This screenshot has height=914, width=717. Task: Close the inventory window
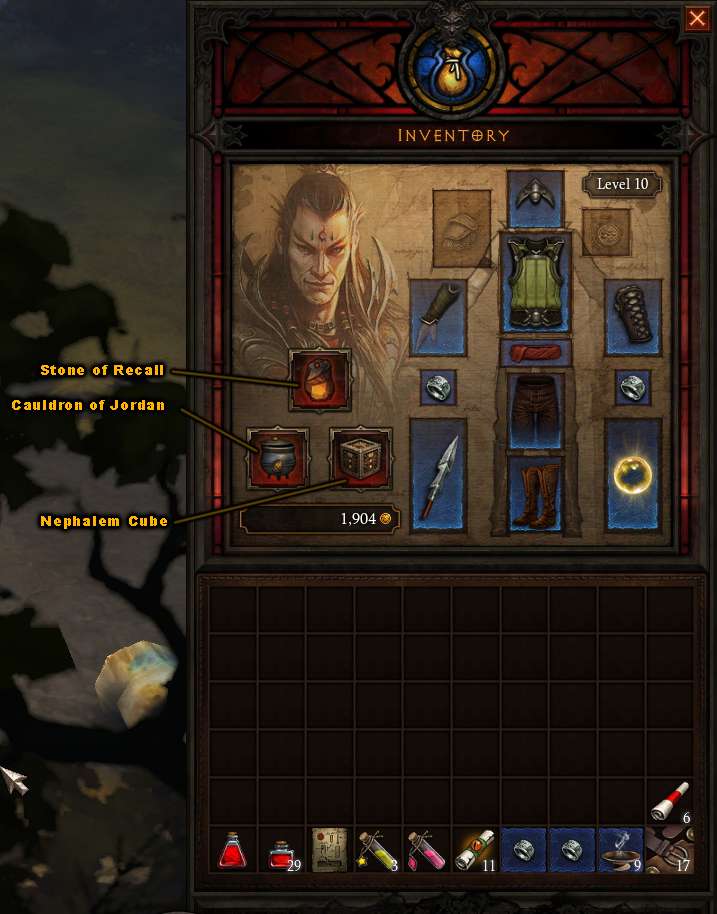tap(696, 19)
